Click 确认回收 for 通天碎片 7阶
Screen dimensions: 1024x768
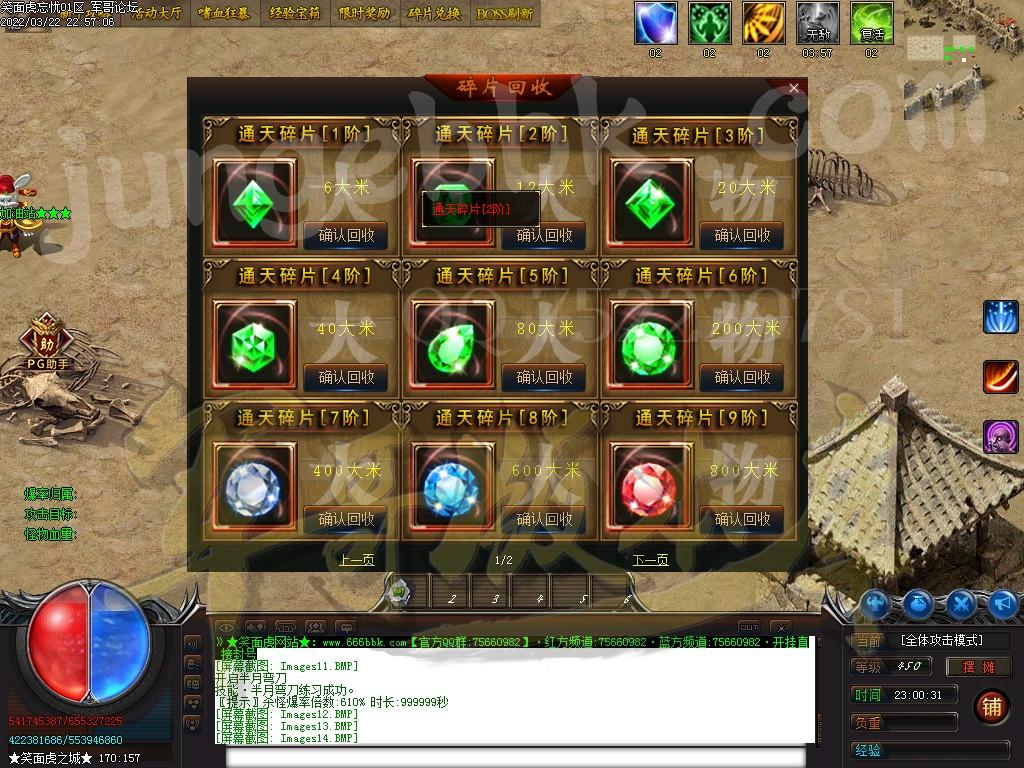click(x=346, y=519)
